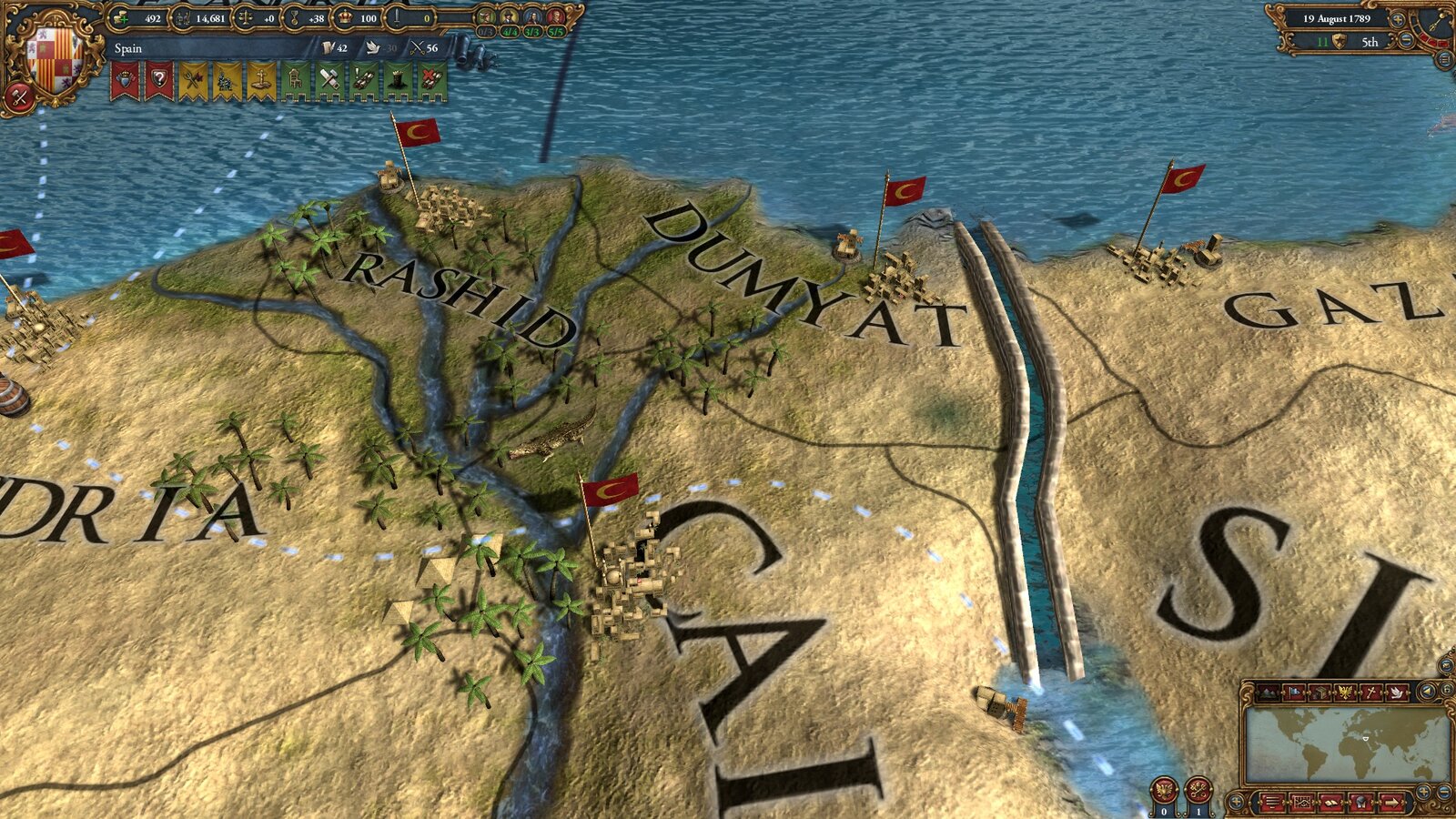Click the red speed indicator dial segments
Image resolution: width=1456 pixels, height=819 pixels.
click(1431, 39)
